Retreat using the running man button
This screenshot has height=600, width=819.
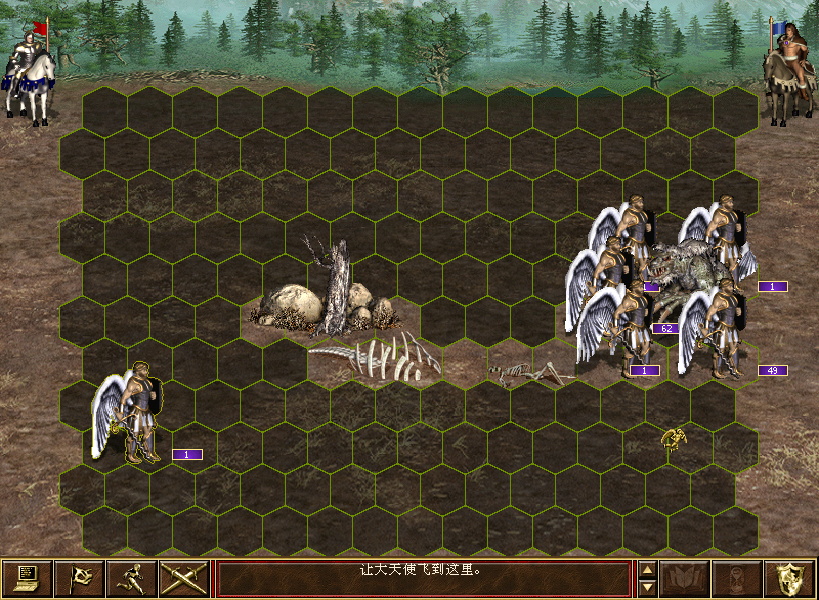131,579
